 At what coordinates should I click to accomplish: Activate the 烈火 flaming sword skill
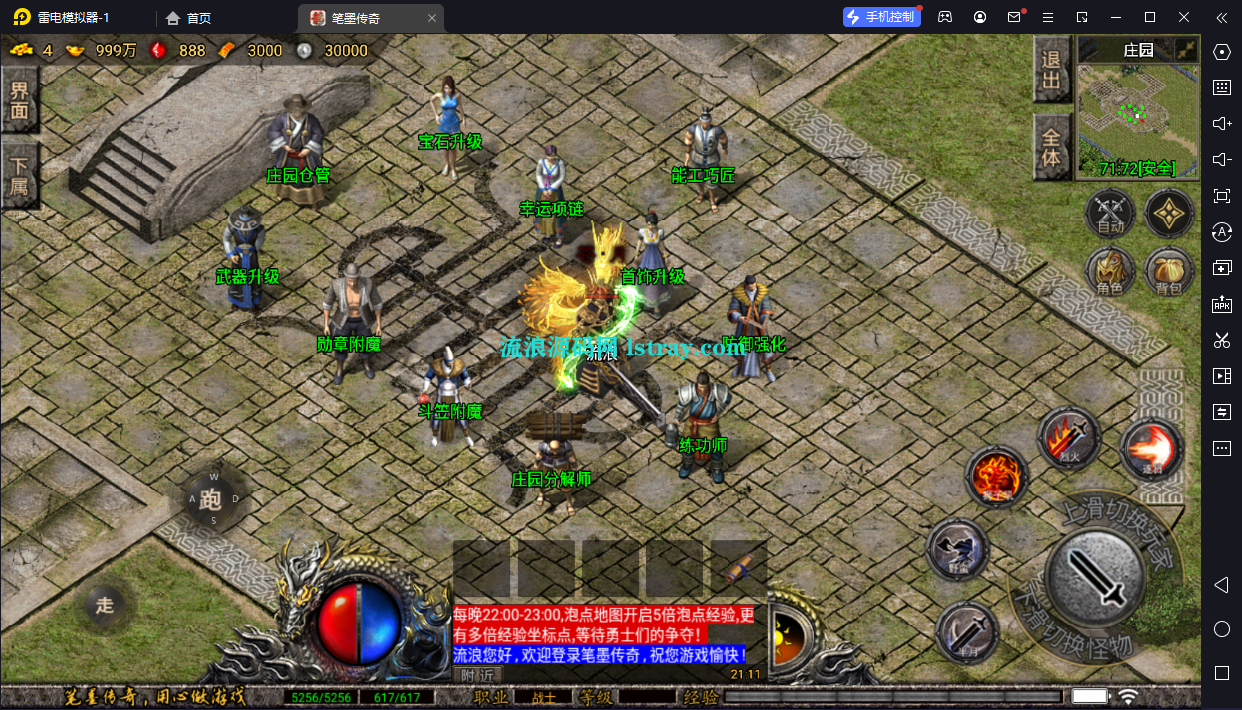click(1068, 437)
